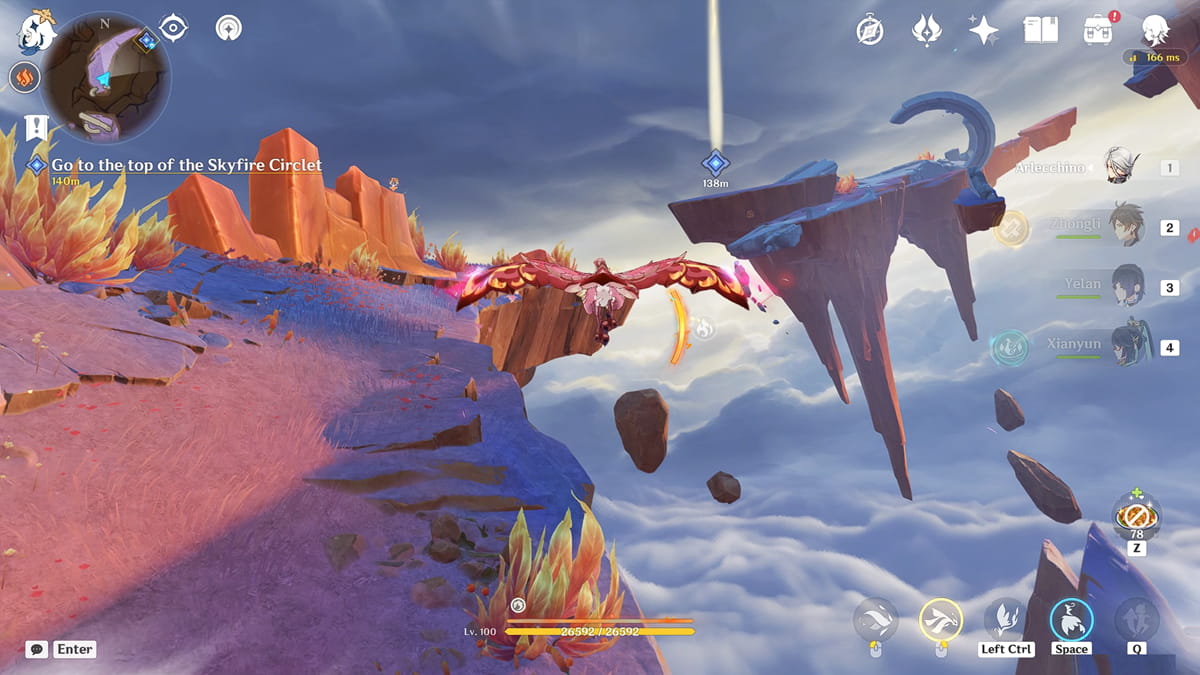Open the exclamation mark quest notice icon
The image size is (1200, 675).
point(37,128)
